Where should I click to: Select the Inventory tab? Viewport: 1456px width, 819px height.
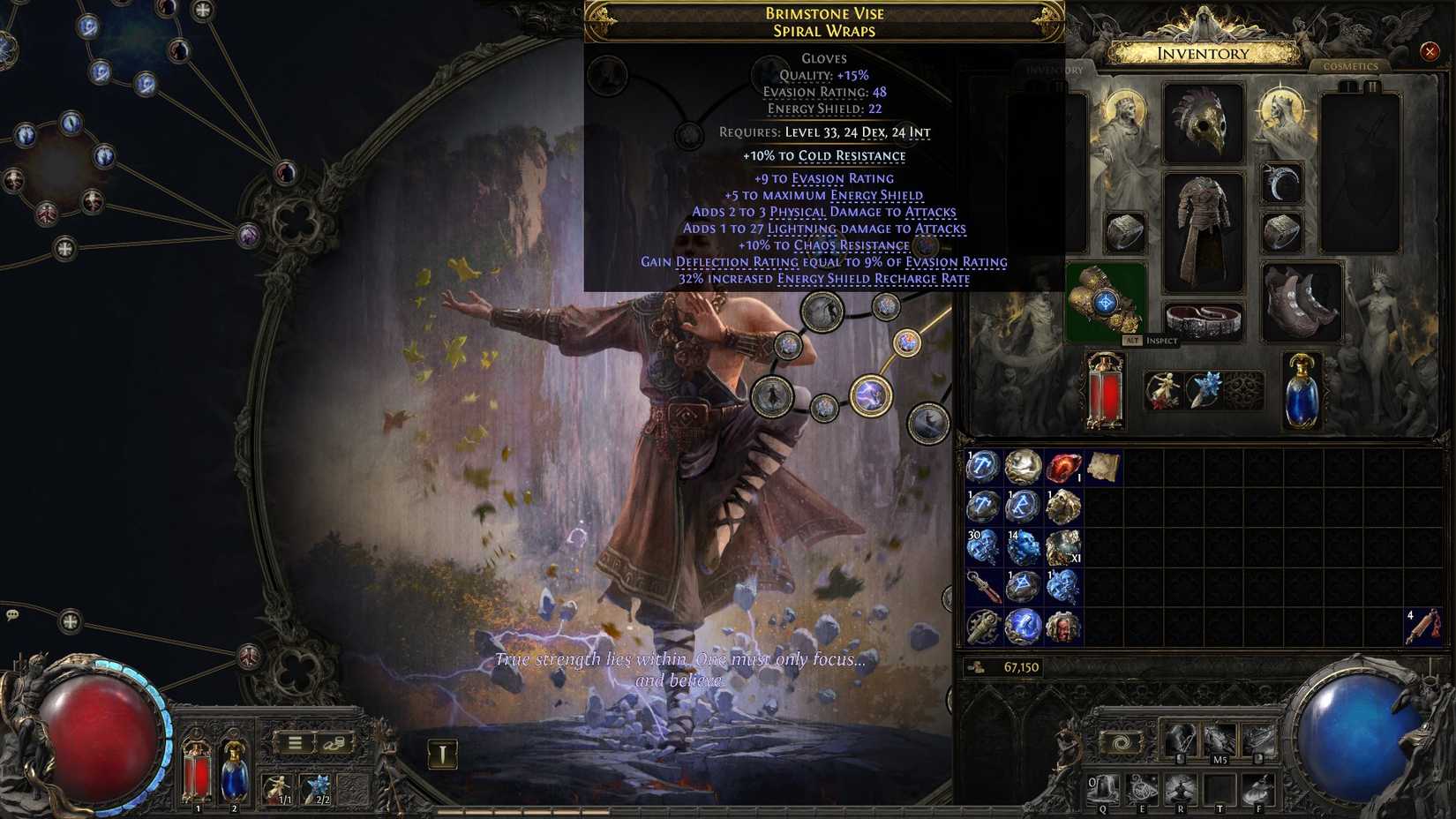tap(1055, 67)
